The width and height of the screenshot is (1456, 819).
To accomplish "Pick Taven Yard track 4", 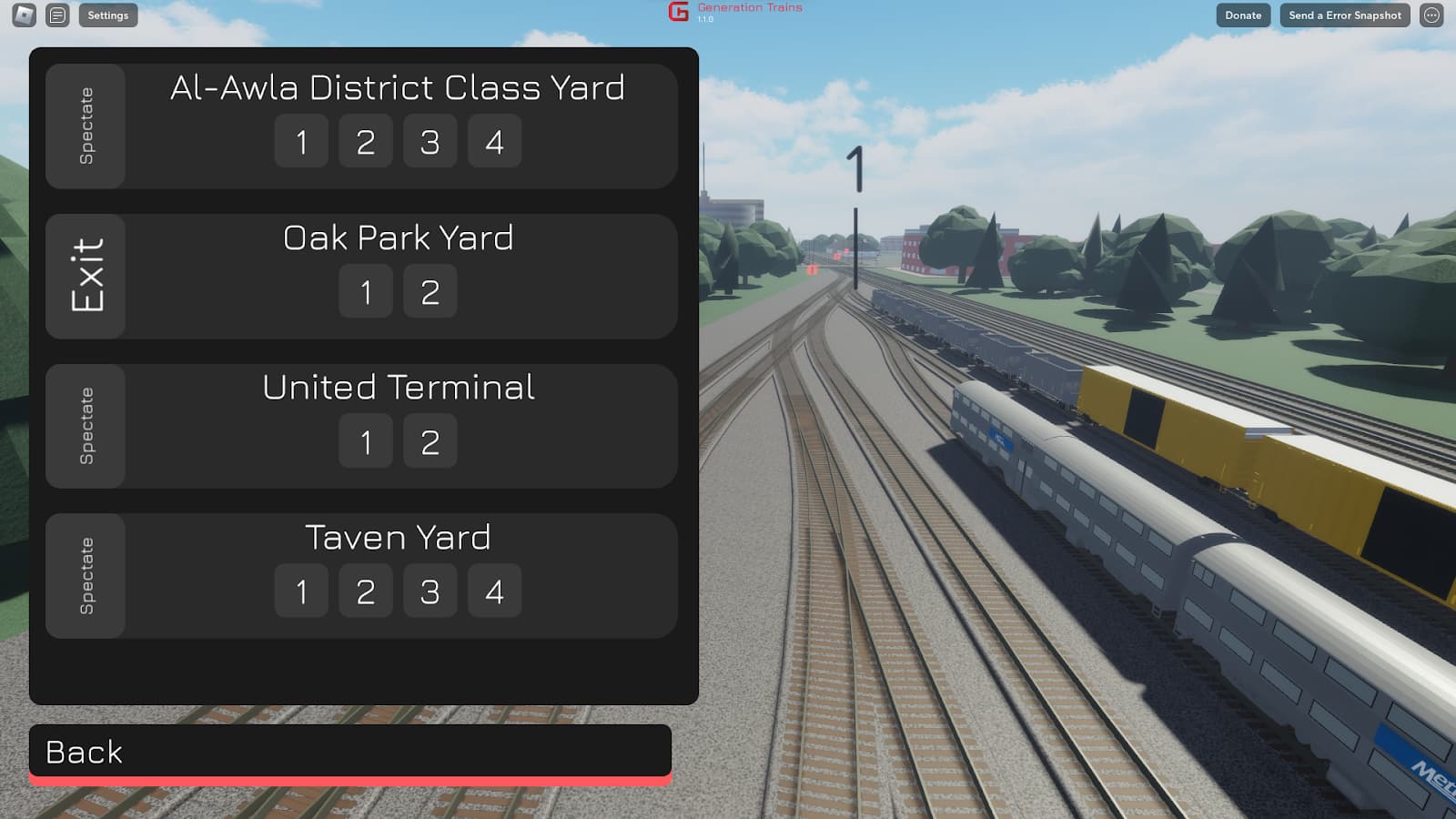I will click(x=494, y=591).
